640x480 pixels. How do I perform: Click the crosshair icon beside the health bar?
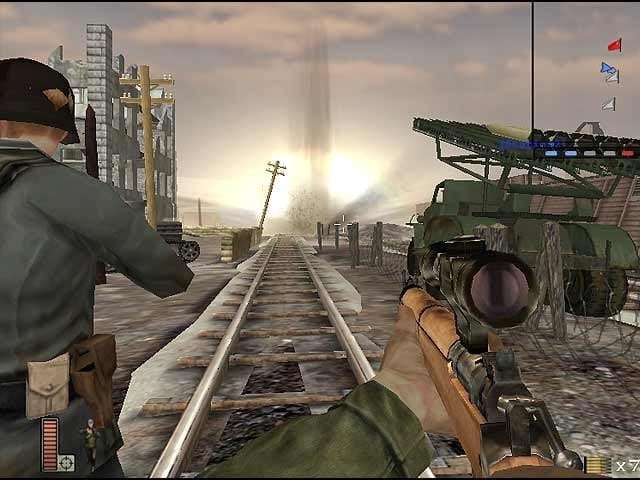point(67,462)
